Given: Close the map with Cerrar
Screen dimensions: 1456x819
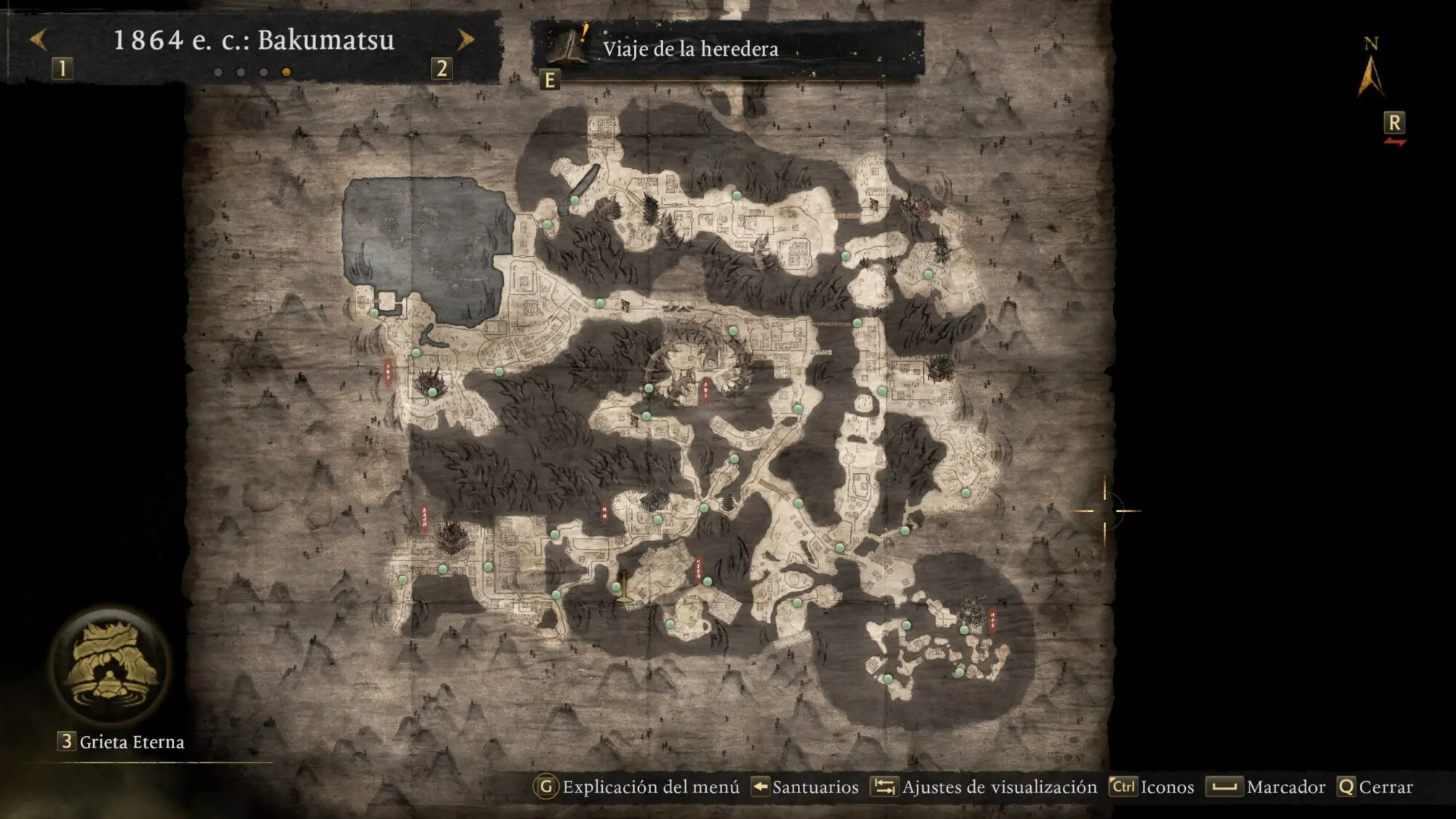Looking at the screenshot, I should pyautogui.click(x=1375, y=787).
